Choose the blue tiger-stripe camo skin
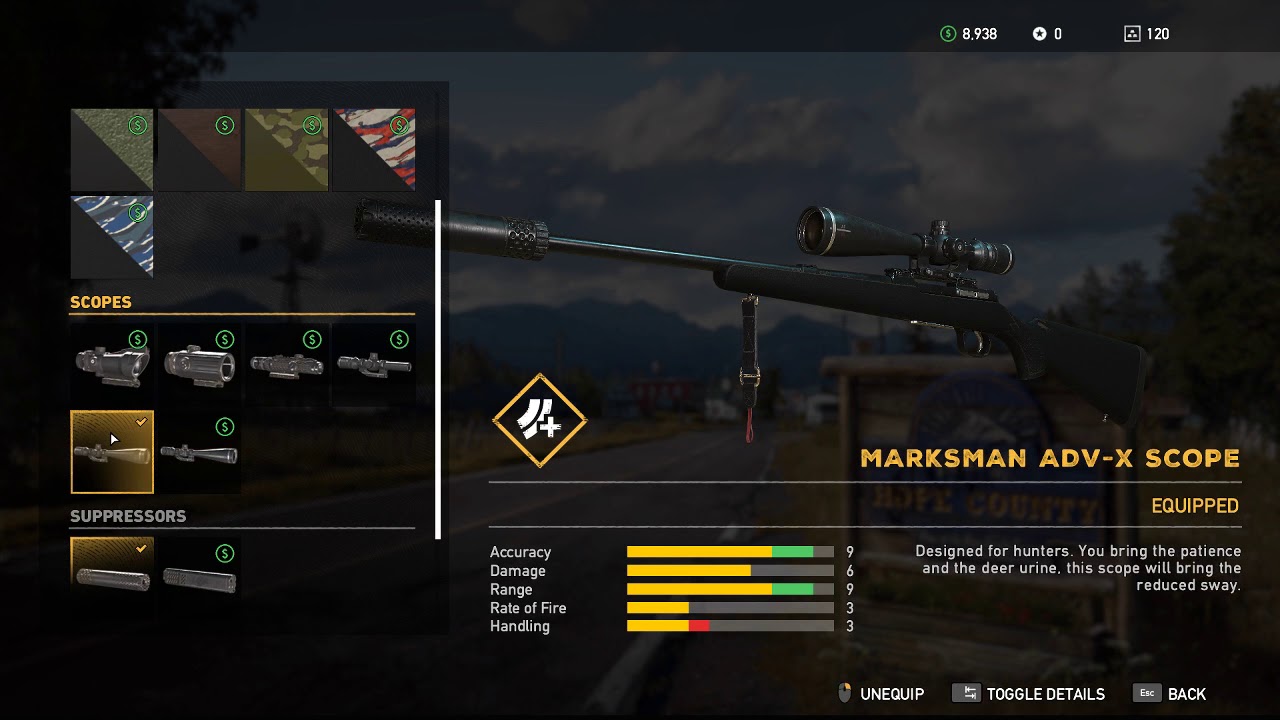Image resolution: width=1280 pixels, height=720 pixels. 112,236
